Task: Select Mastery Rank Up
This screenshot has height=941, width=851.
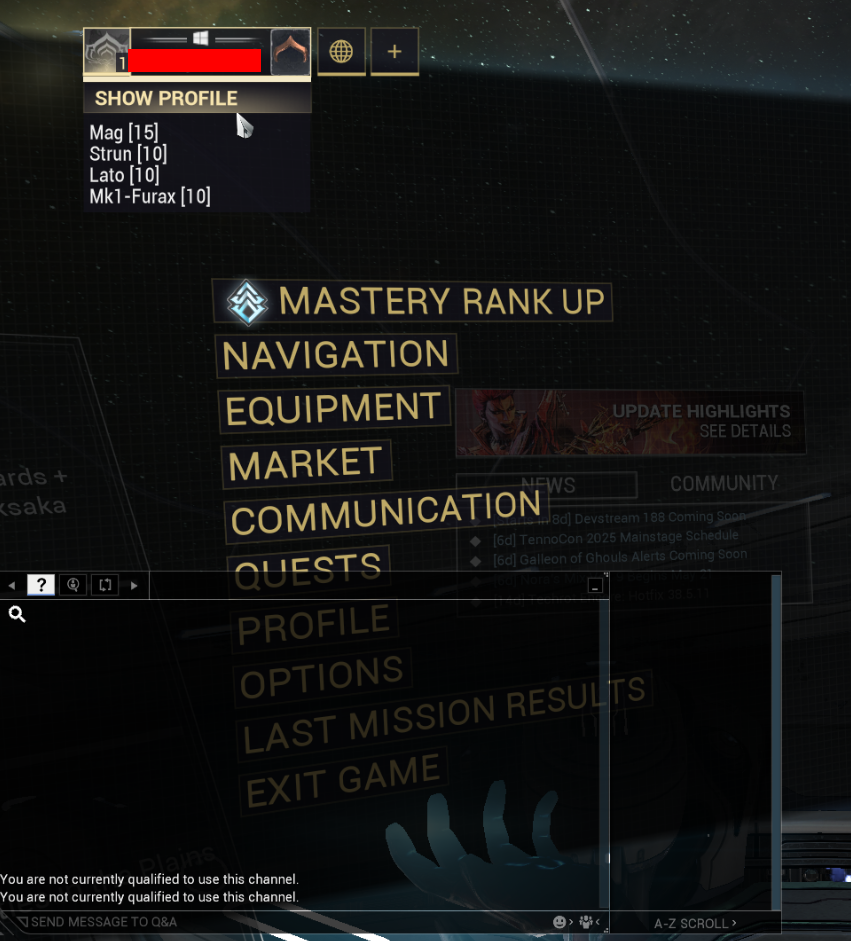Action: tap(412, 301)
